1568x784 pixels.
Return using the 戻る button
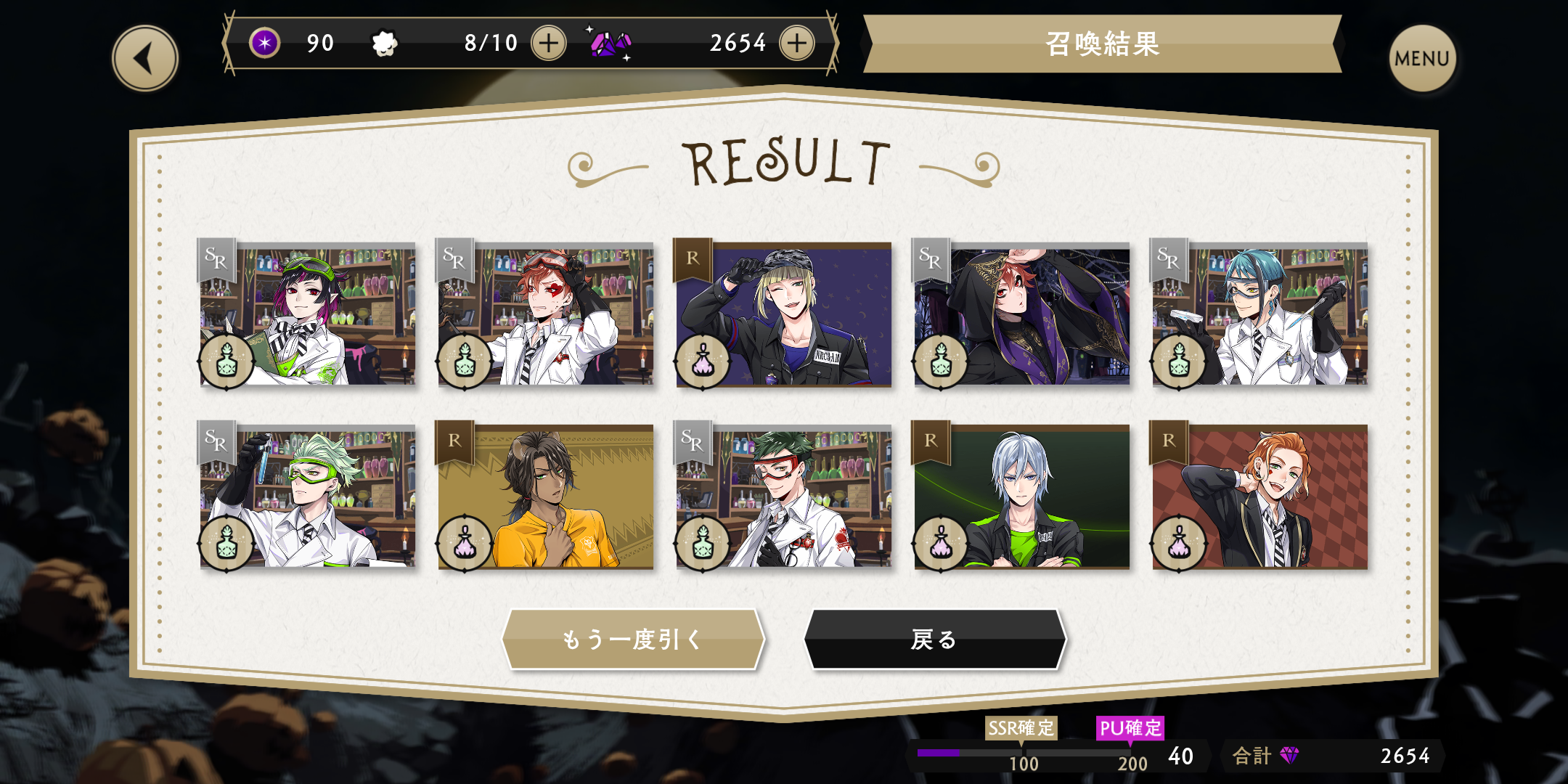(x=934, y=640)
